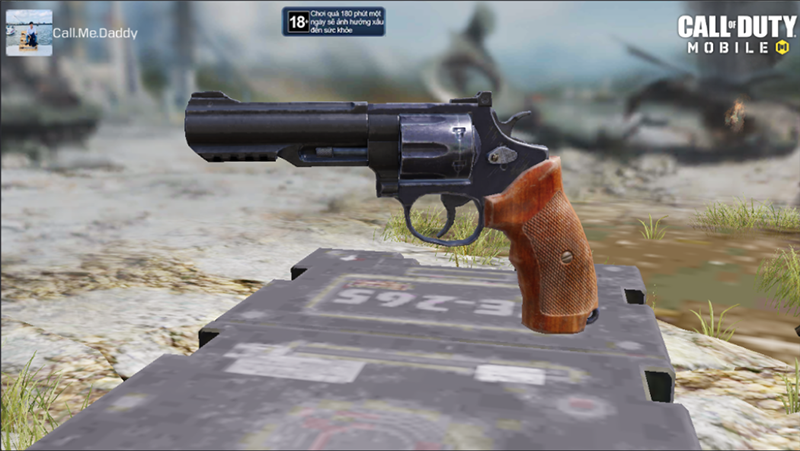Open the Call.Me.Daddy player avatar
Screen dimensions: 800x451
tap(29, 32)
